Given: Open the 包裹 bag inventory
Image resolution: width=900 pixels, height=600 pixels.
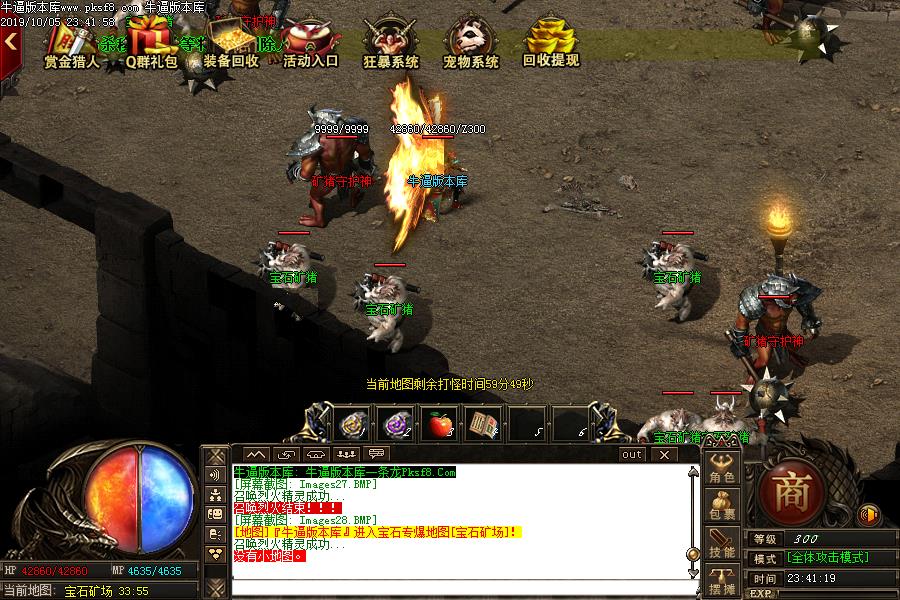Looking at the screenshot, I should (x=722, y=506).
